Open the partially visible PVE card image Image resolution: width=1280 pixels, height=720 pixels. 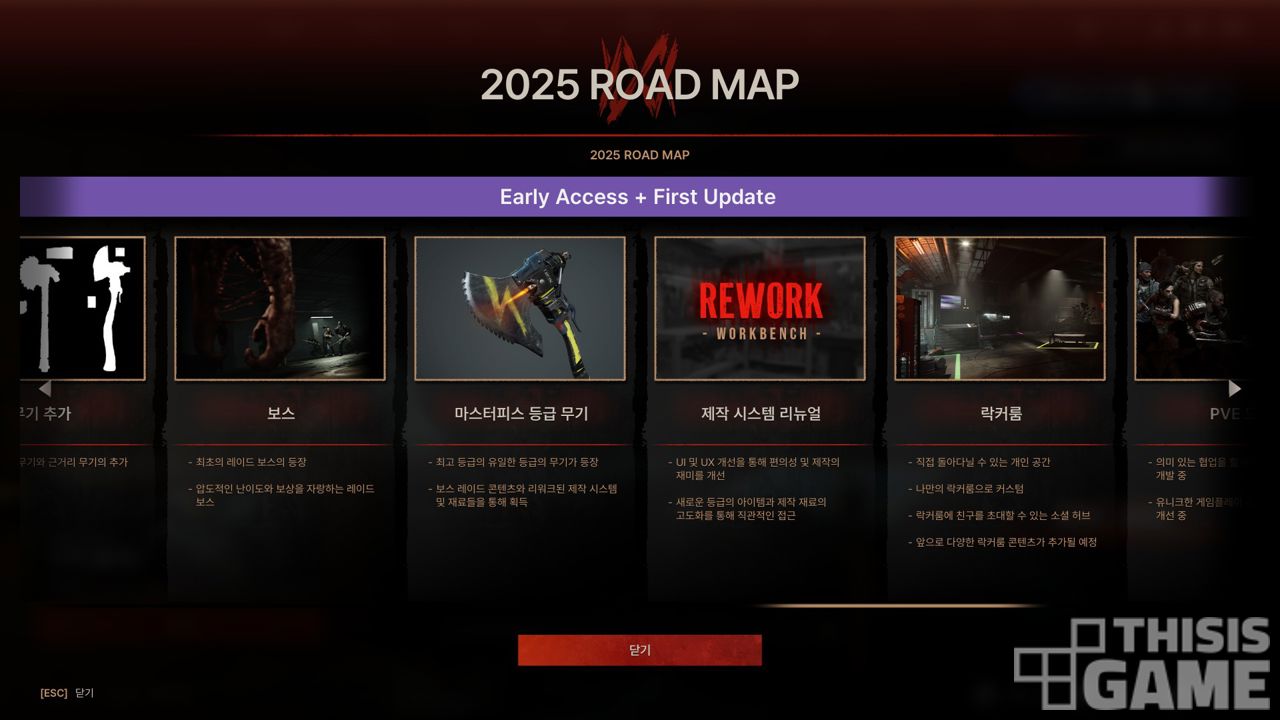pyautogui.click(x=1190, y=308)
